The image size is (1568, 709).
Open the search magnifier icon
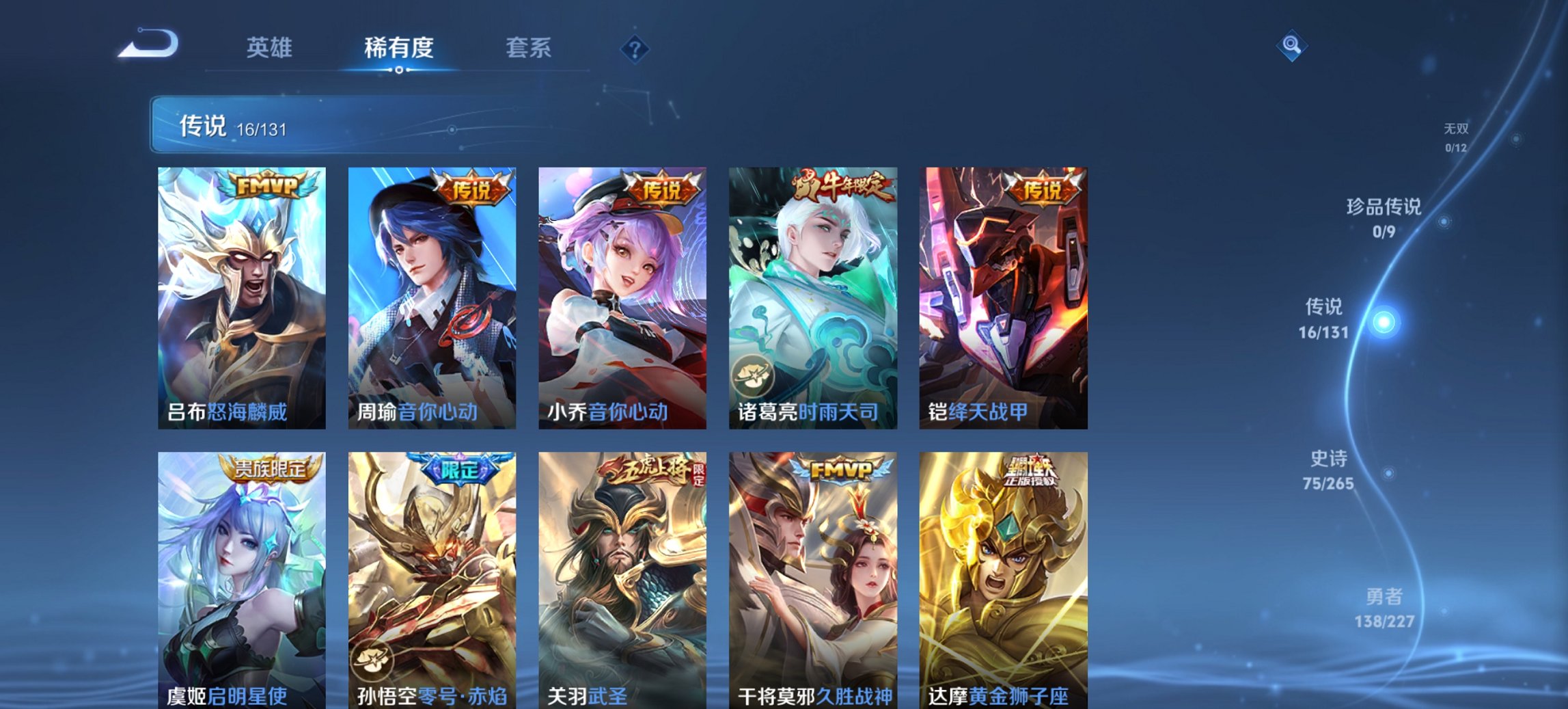tap(1290, 46)
